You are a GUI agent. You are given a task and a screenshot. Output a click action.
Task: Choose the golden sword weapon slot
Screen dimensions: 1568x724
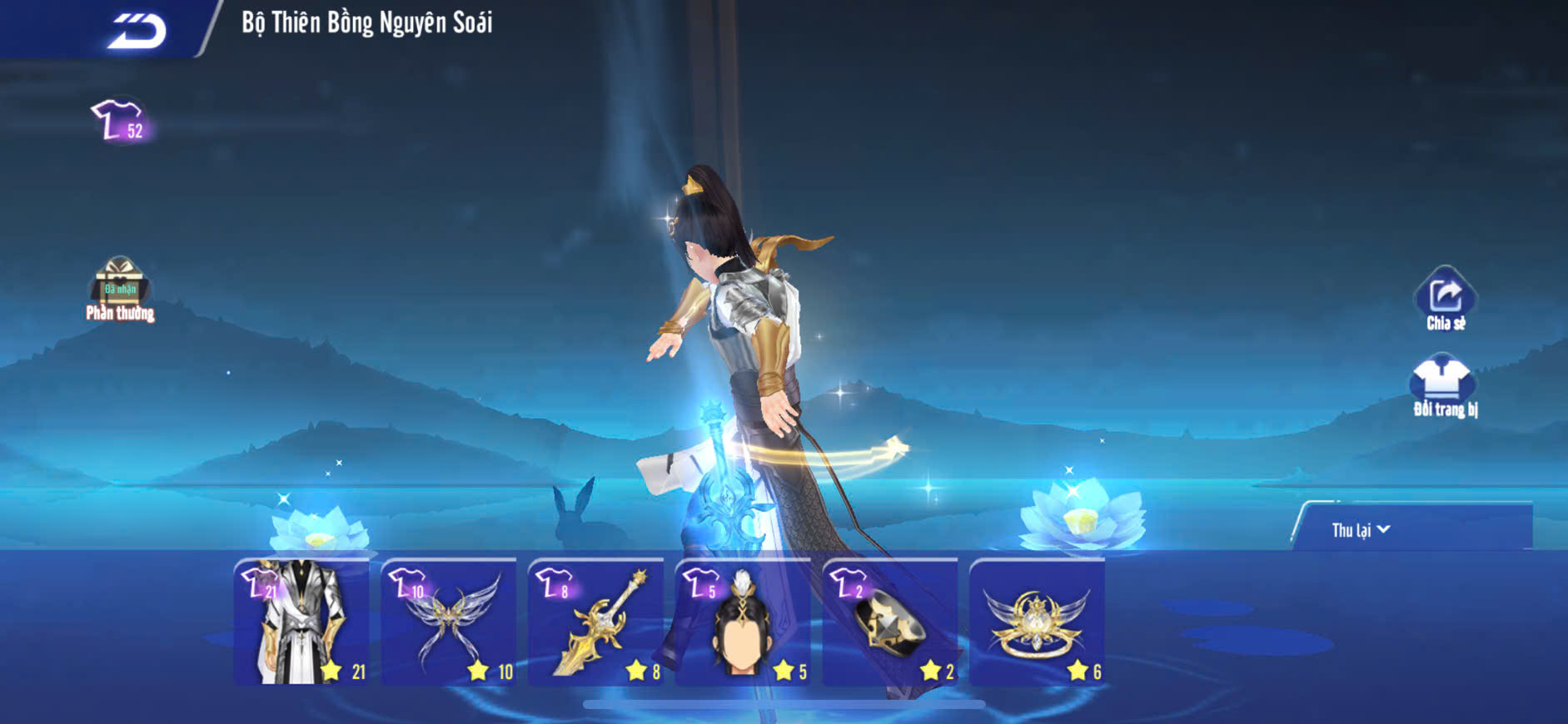point(596,622)
